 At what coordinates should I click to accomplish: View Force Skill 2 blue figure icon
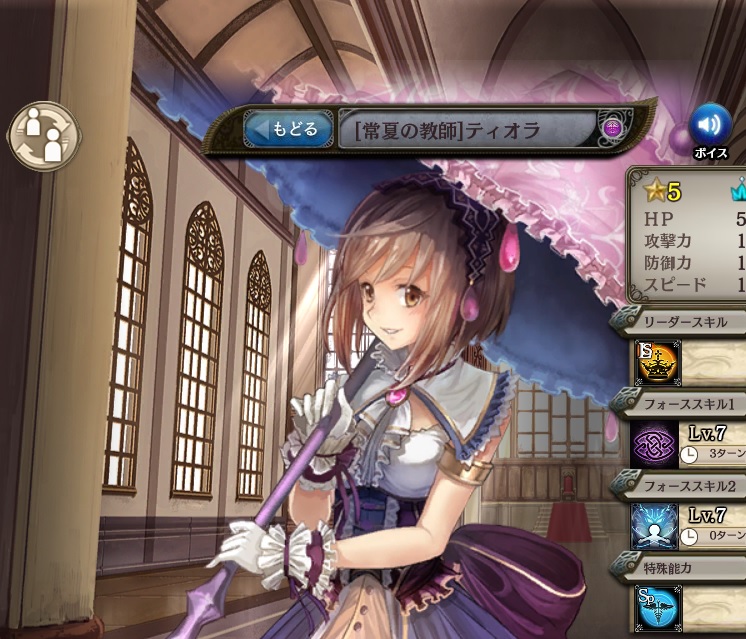655,525
